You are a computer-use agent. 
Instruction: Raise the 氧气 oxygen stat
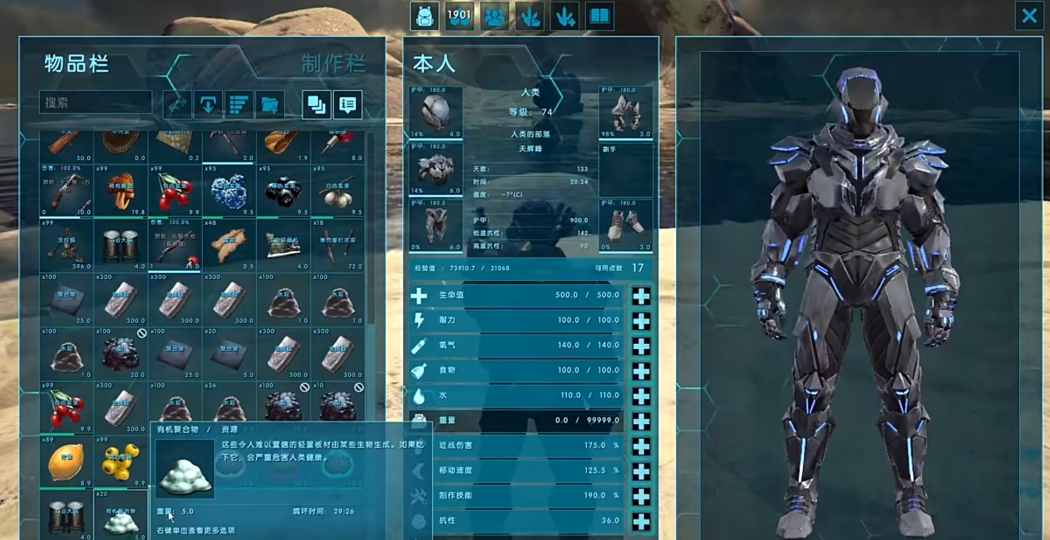pos(641,346)
